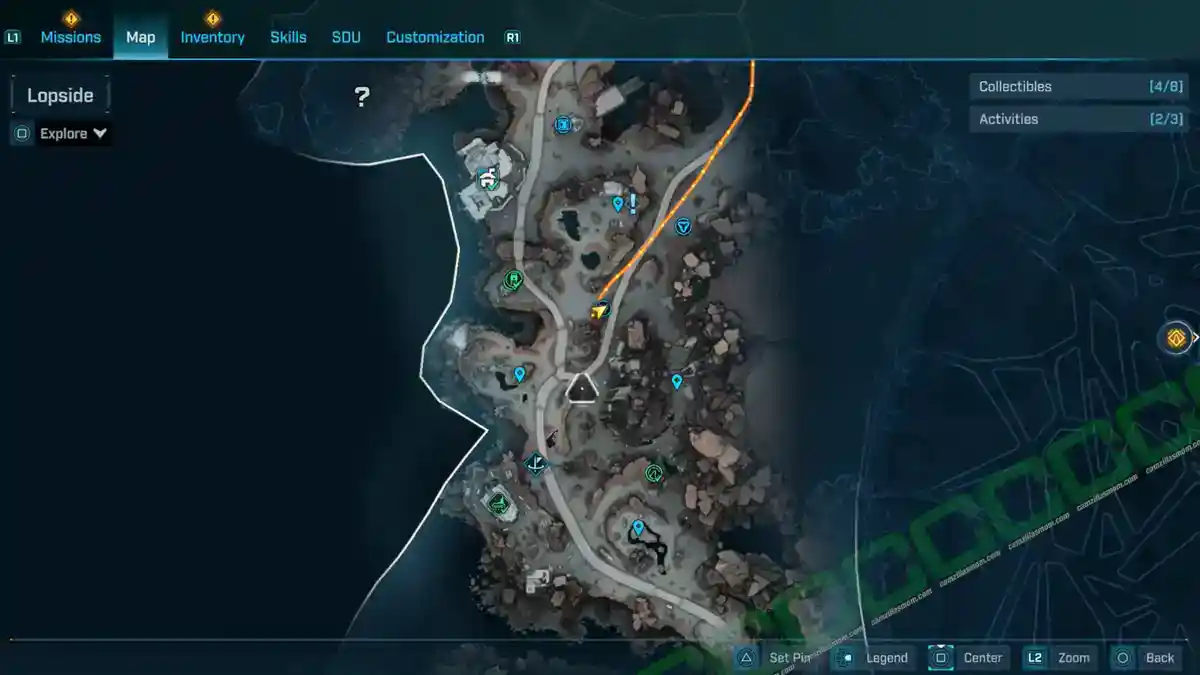Image resolution: width=1200 pixels, height=675 pixels.
Task: Click the Lopside region label
Action: (60, 96)
